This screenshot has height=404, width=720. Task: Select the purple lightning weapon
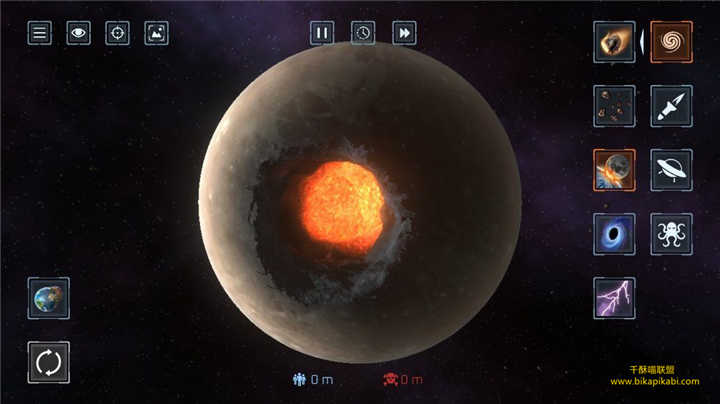[x=612, y=298]
